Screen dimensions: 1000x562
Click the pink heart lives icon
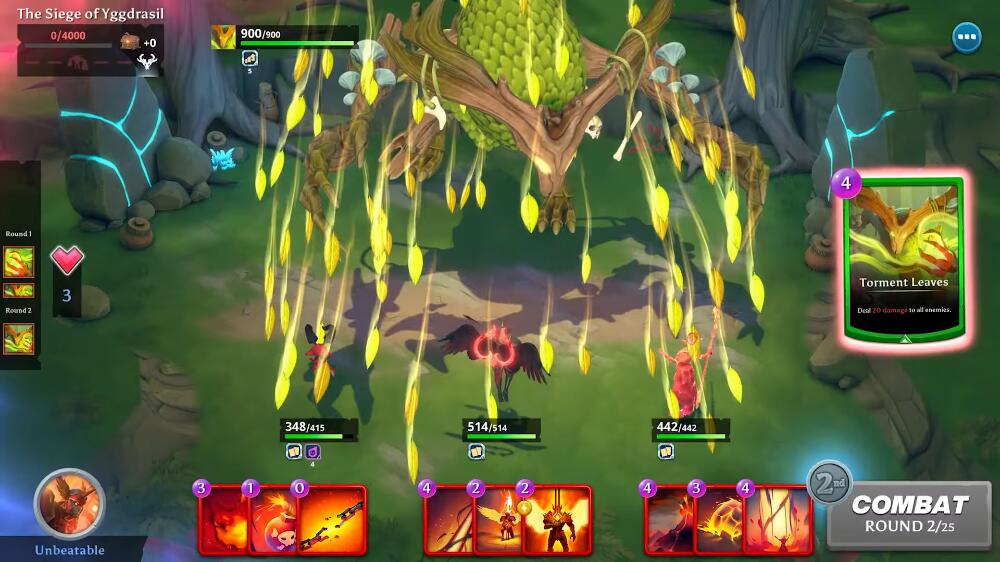[67, 262]
